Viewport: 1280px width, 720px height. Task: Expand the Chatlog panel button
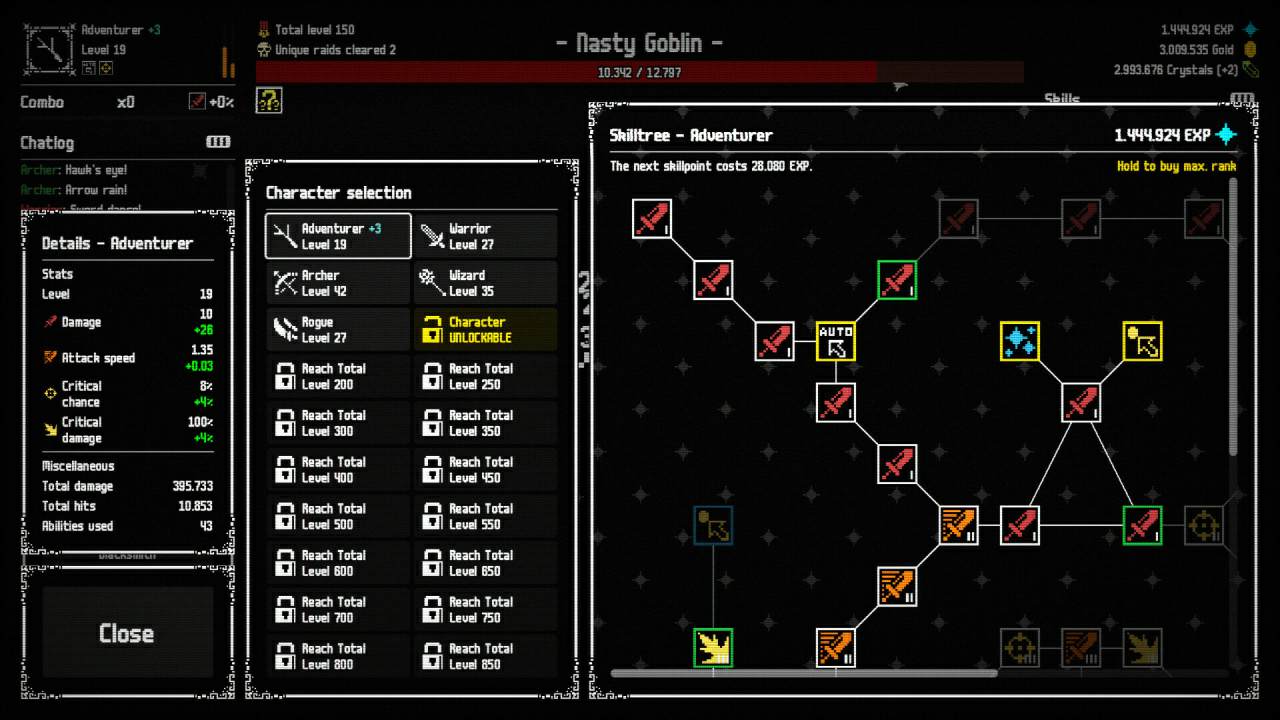(x=218, y=142)
